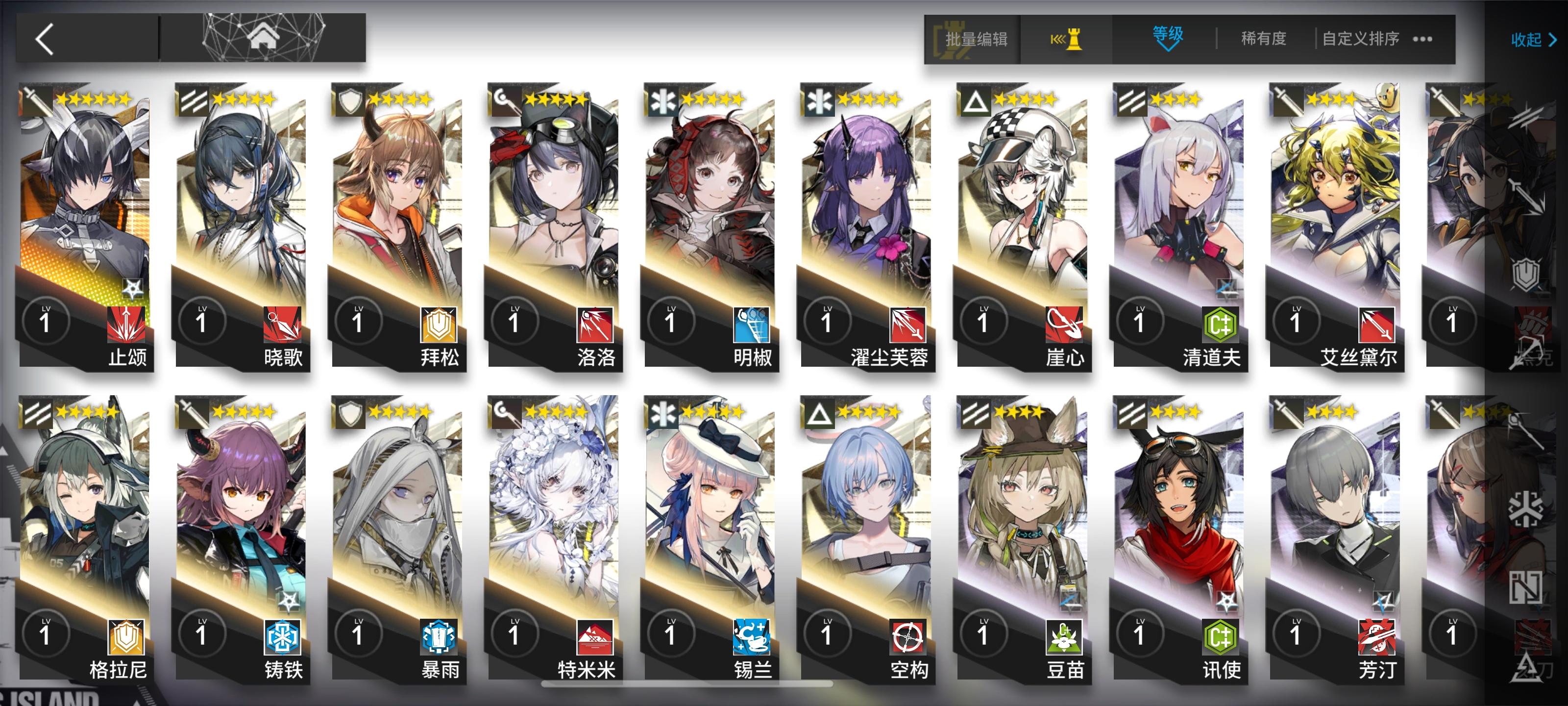Open the ... more sorting options
Screen dimensions: 1568x706
coord(1420,38)
